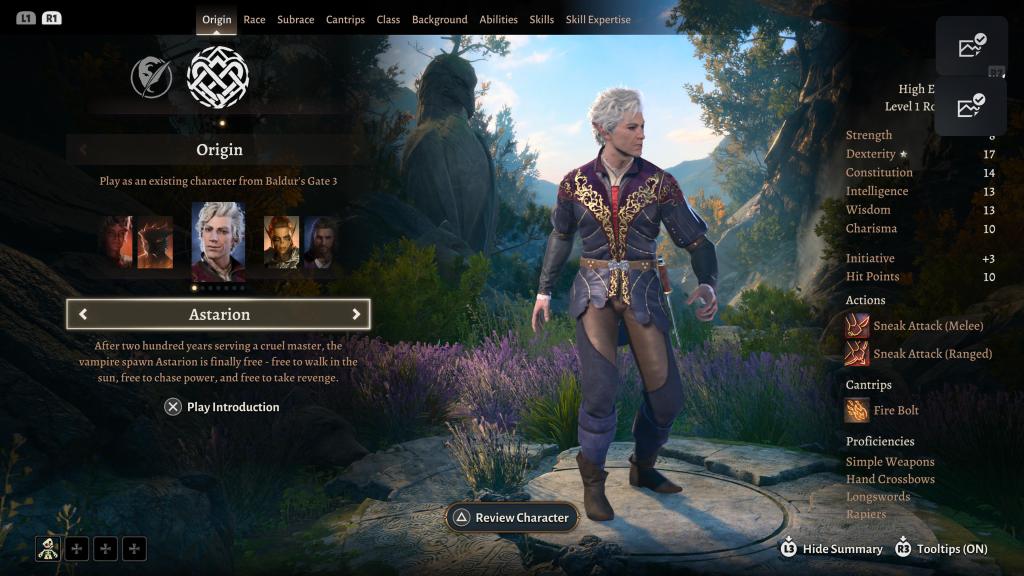Switch to the Abilities tab
This screenshot has width=1024, height=576.
pyautogui.click(x=498, y=19)
